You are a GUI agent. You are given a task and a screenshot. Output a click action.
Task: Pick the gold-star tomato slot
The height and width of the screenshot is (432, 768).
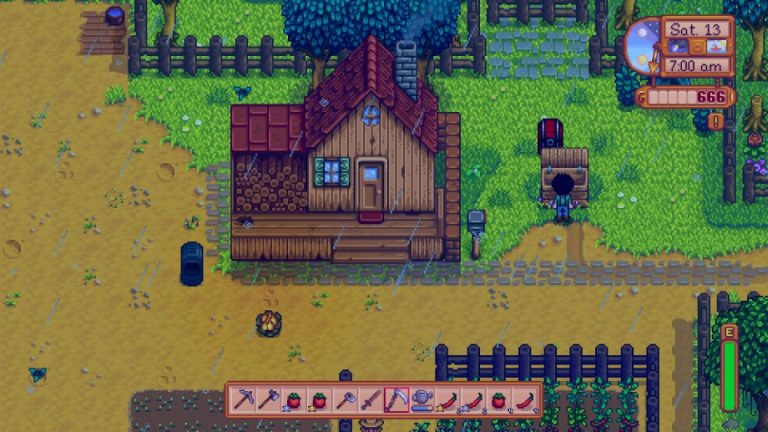[320, 400]
